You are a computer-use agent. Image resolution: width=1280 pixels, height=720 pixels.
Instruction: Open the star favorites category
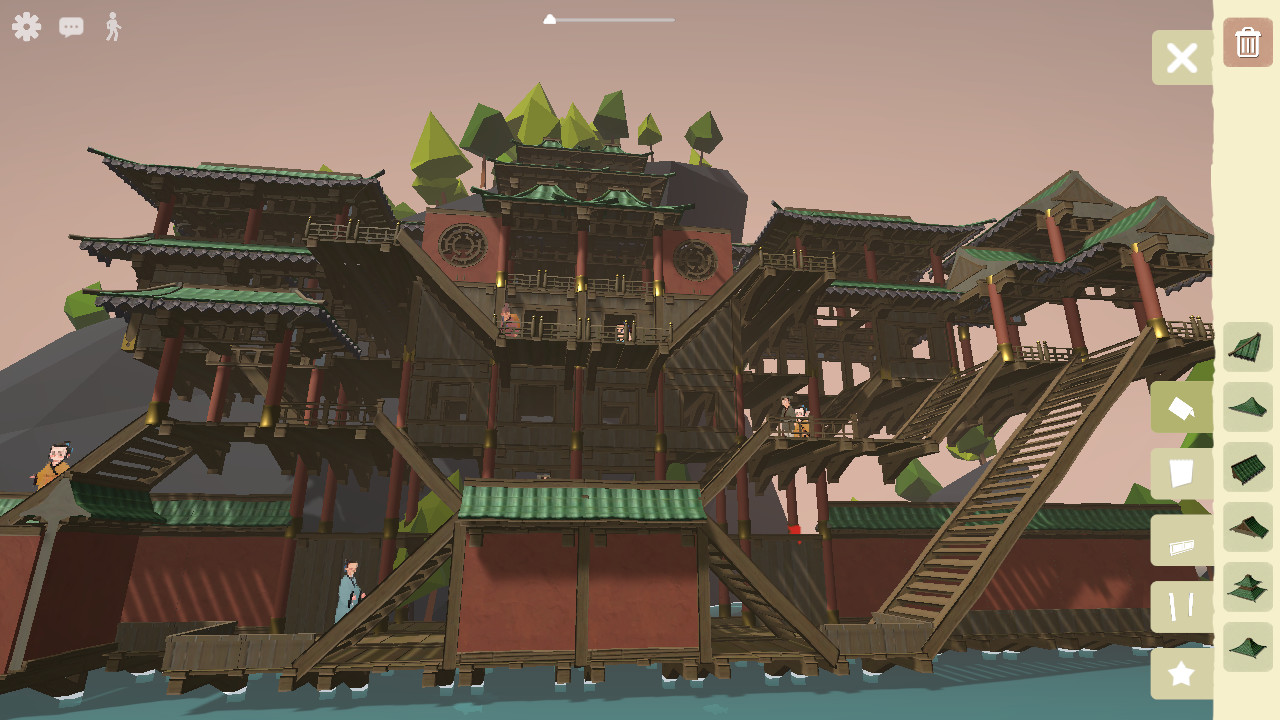(x=1182, y=673)
